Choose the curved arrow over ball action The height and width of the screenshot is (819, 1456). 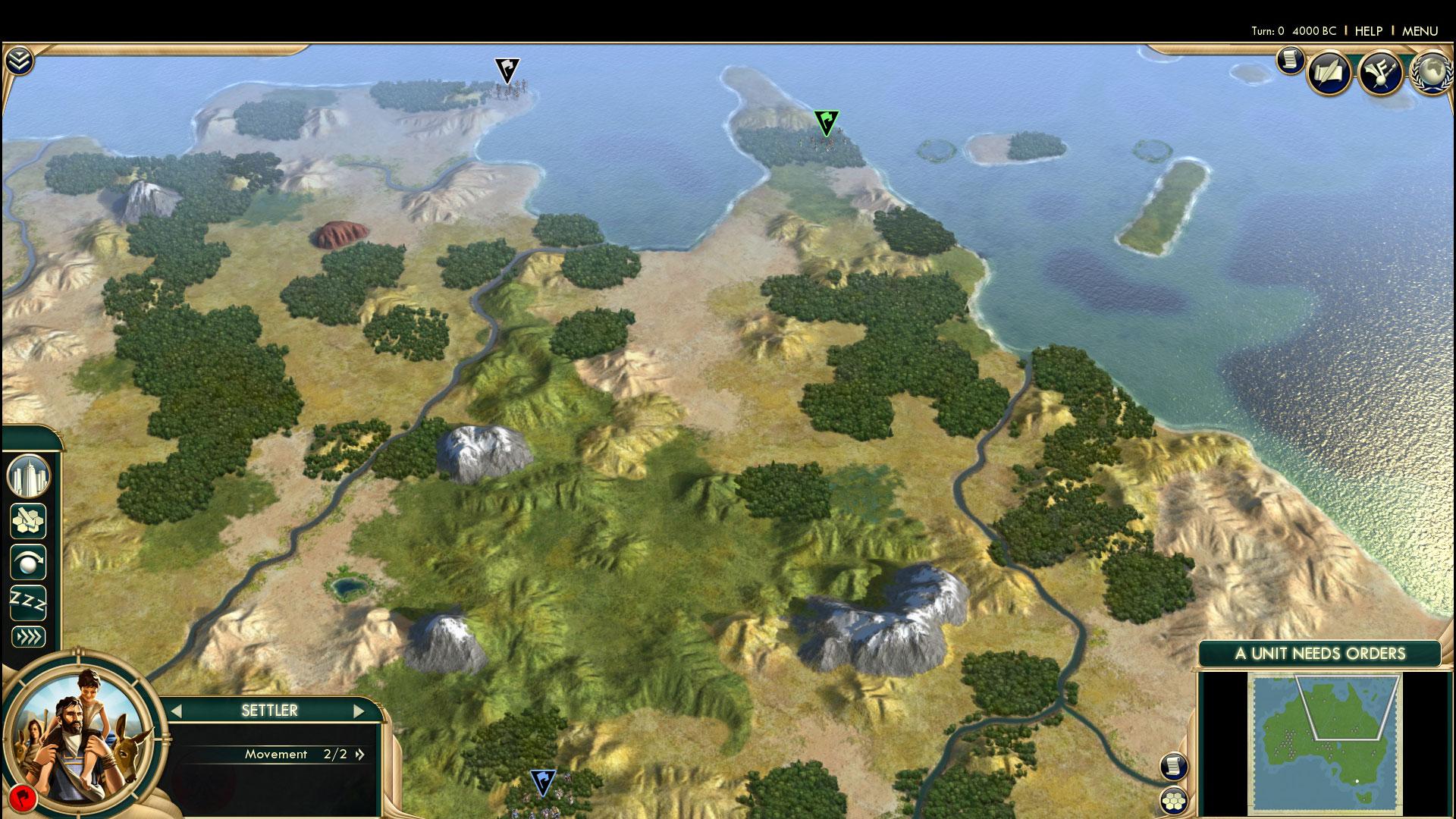pos(28,563)
